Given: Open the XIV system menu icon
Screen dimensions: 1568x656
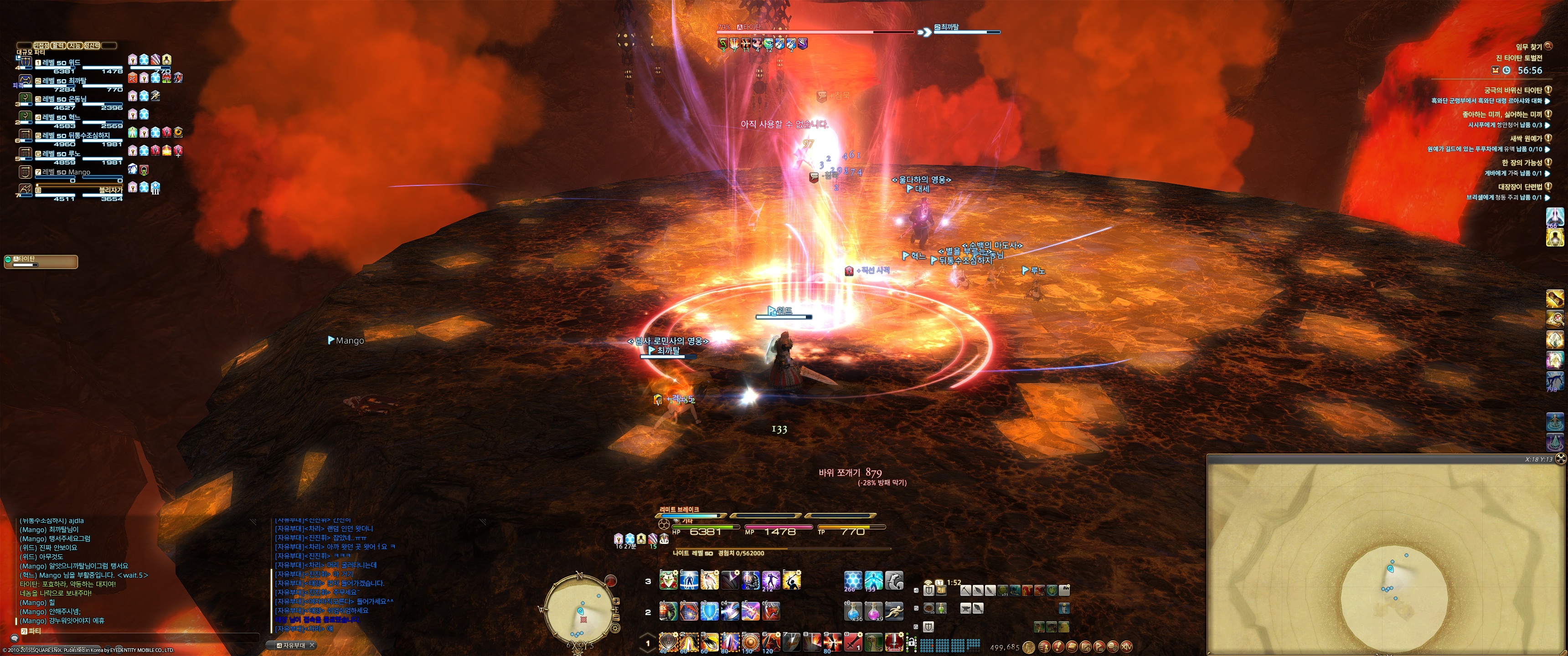Looking at the screenshot, I should [1126, 647].
